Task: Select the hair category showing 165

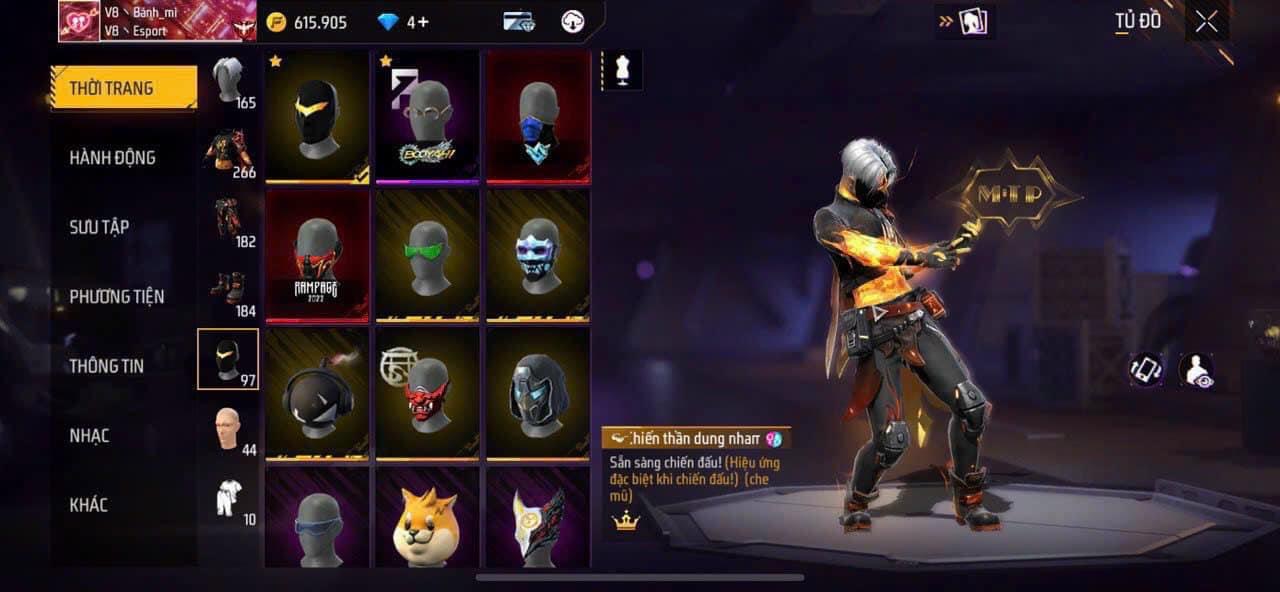Action: pyautogui.click(x=229, y=83)
